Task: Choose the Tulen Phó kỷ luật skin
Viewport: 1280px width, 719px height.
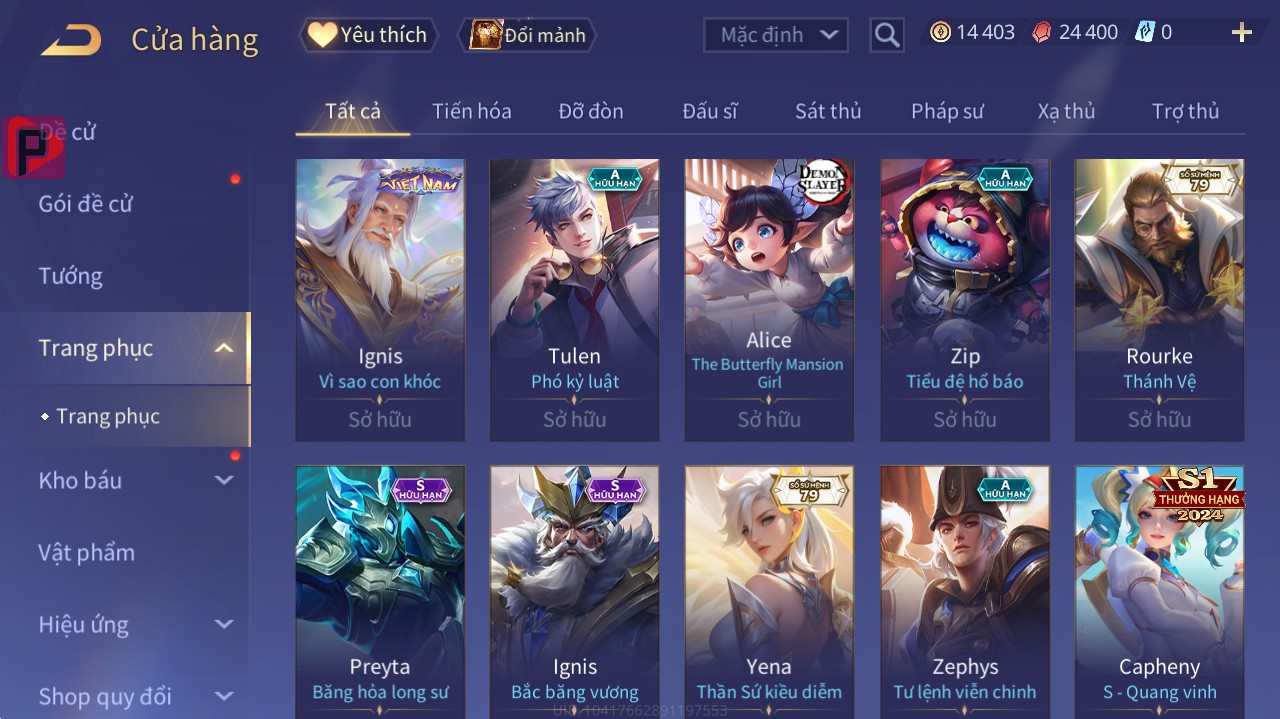Action: pyautogui.click(x=574, y=300)
